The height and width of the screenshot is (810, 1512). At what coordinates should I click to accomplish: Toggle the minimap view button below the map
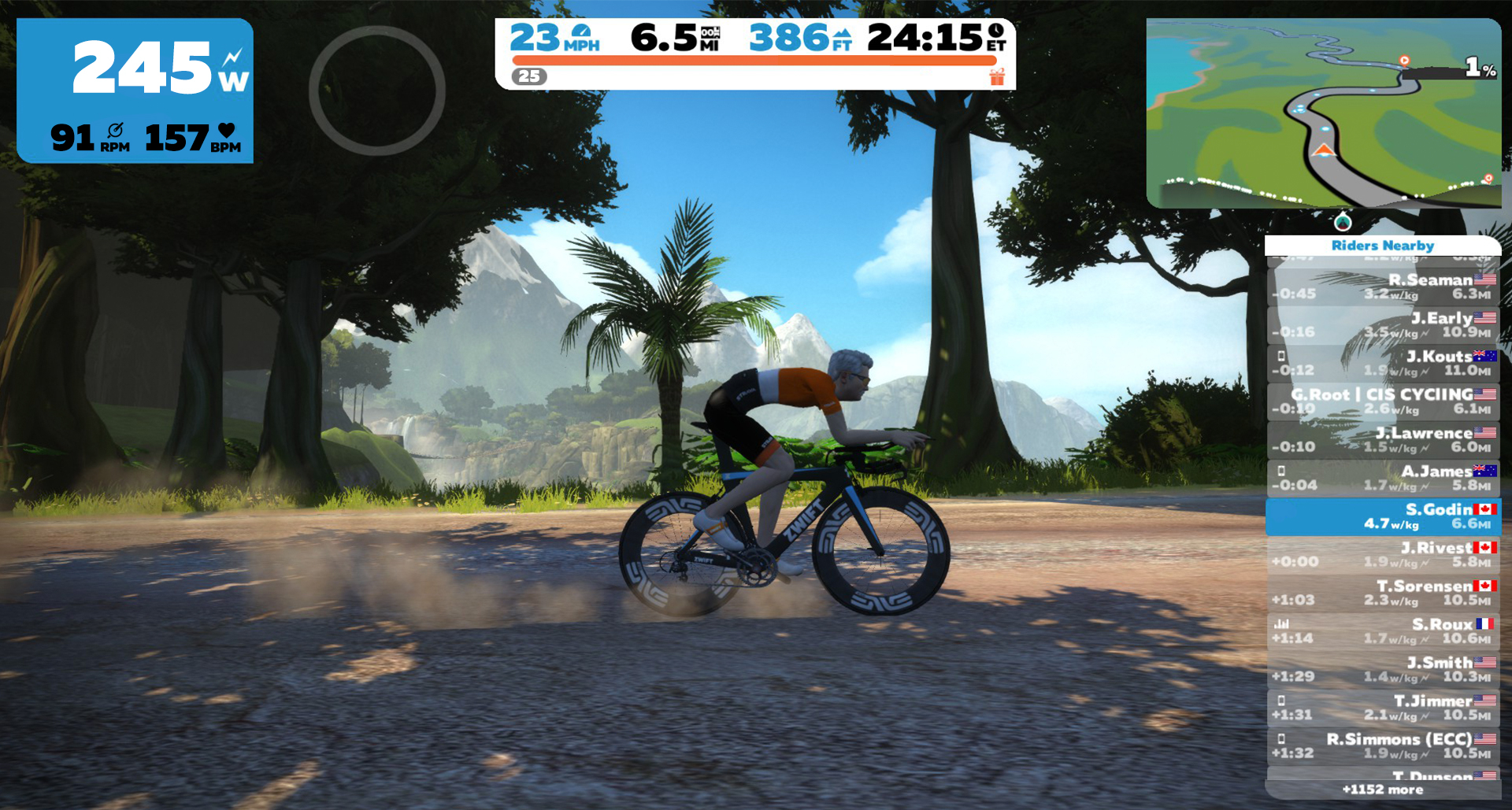(1343, 221)
